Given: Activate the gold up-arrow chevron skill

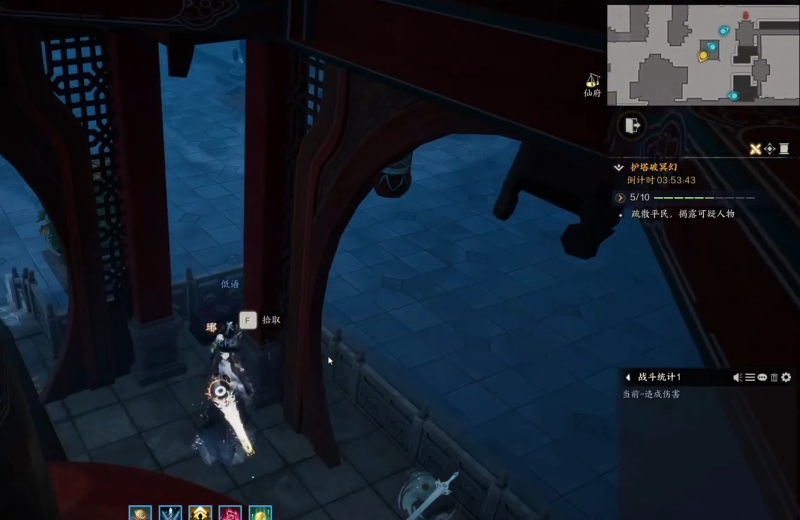Looking at the screenshot, I should 200,514.
